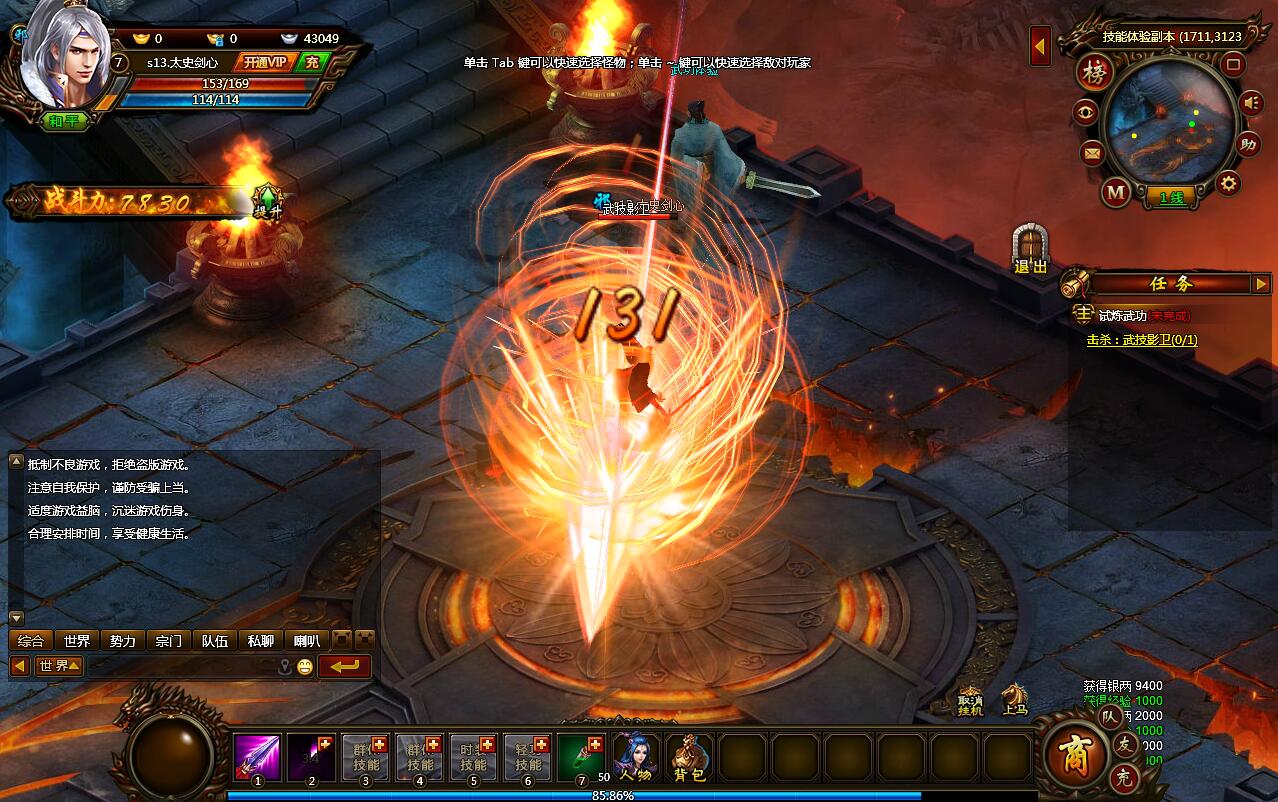The width and height of the screenshot is (1278, 802).
Task: Open the world map with M button
Action: click(x=1116, y=191)
